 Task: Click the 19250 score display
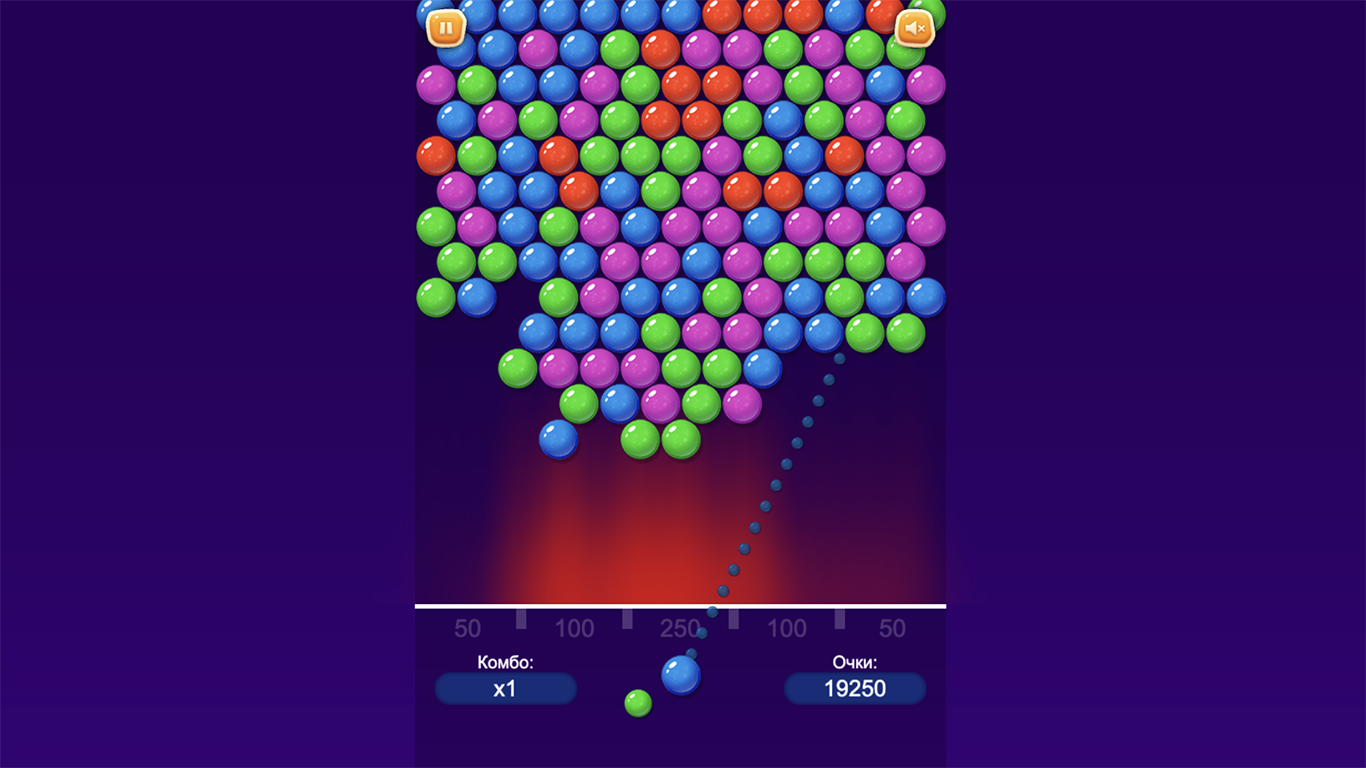click(x=855, y=688)
